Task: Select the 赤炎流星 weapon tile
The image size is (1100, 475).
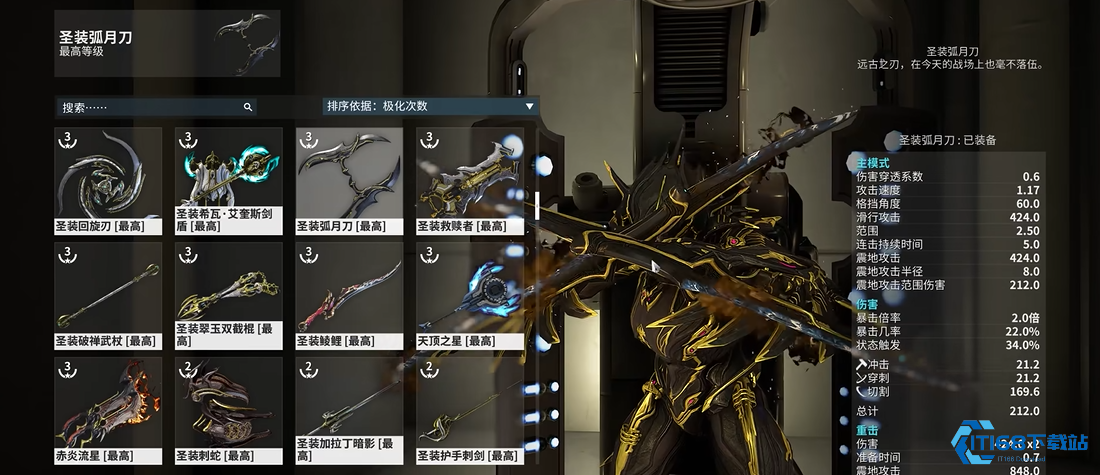Action: pyautogui.click(x=108, y=409)
